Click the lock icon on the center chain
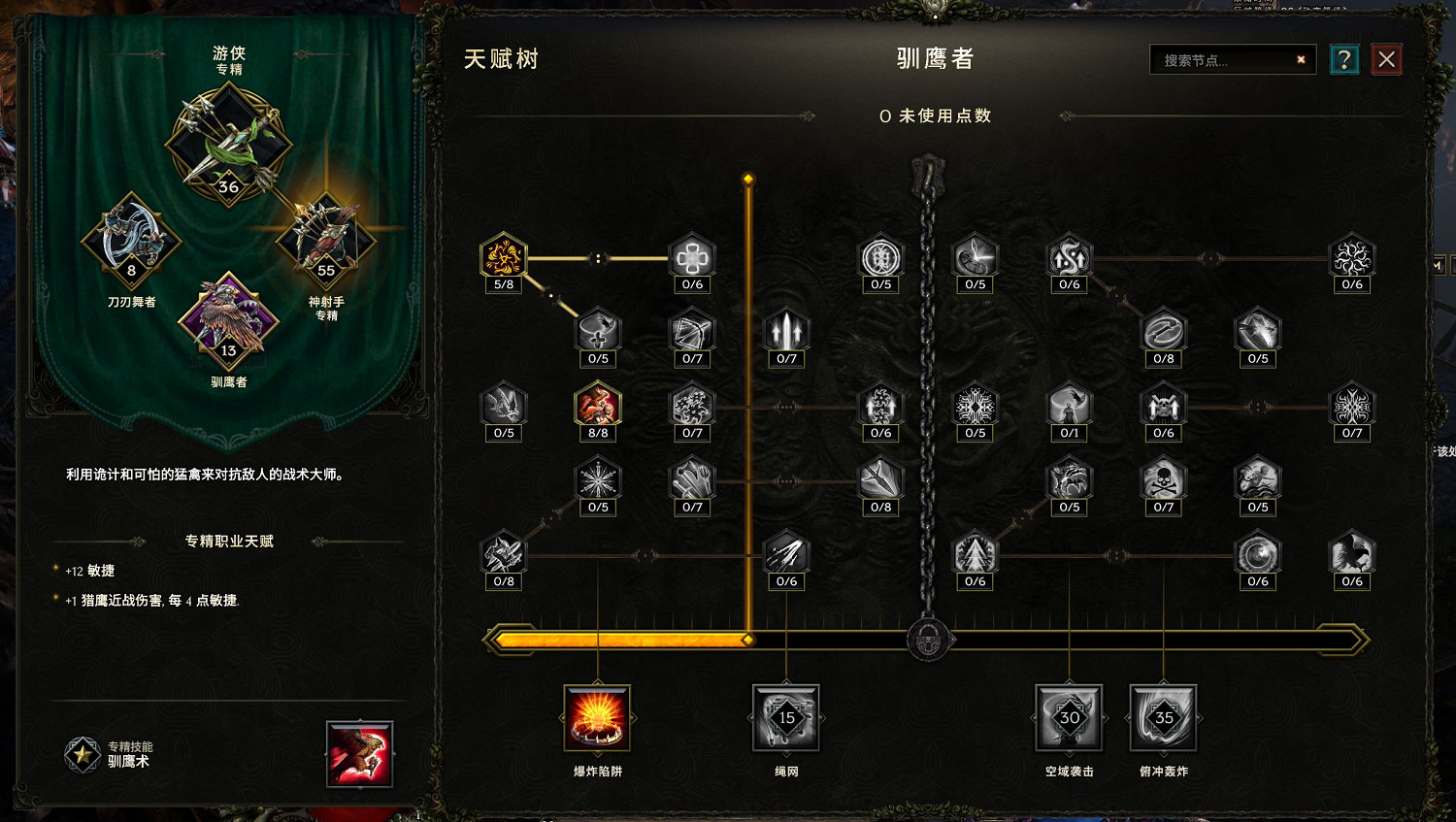The height and width of the screenshot is (822, 1456). pos(929,641)
